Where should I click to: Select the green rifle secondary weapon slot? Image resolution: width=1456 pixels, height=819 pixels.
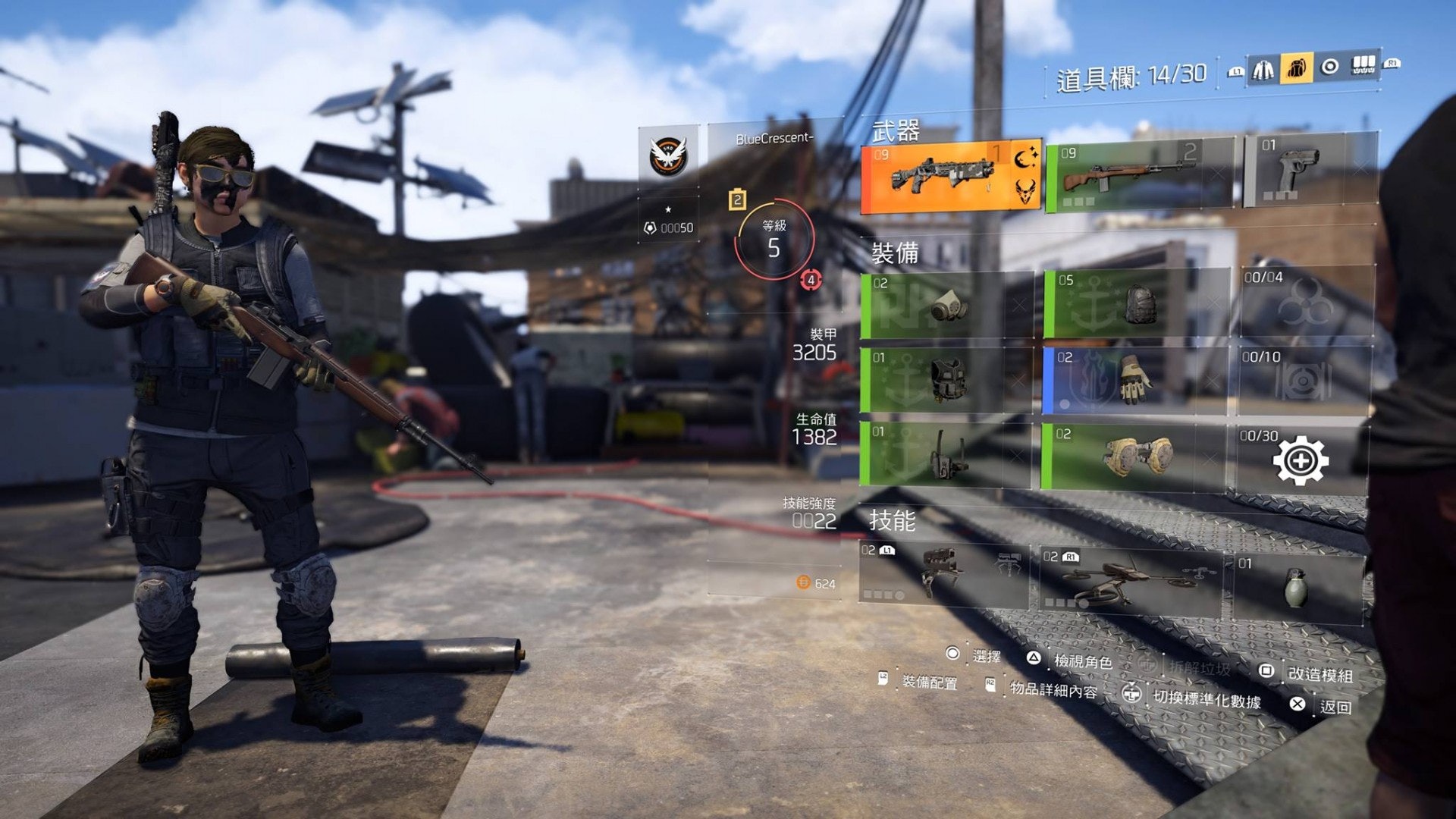coord(1140,175)
